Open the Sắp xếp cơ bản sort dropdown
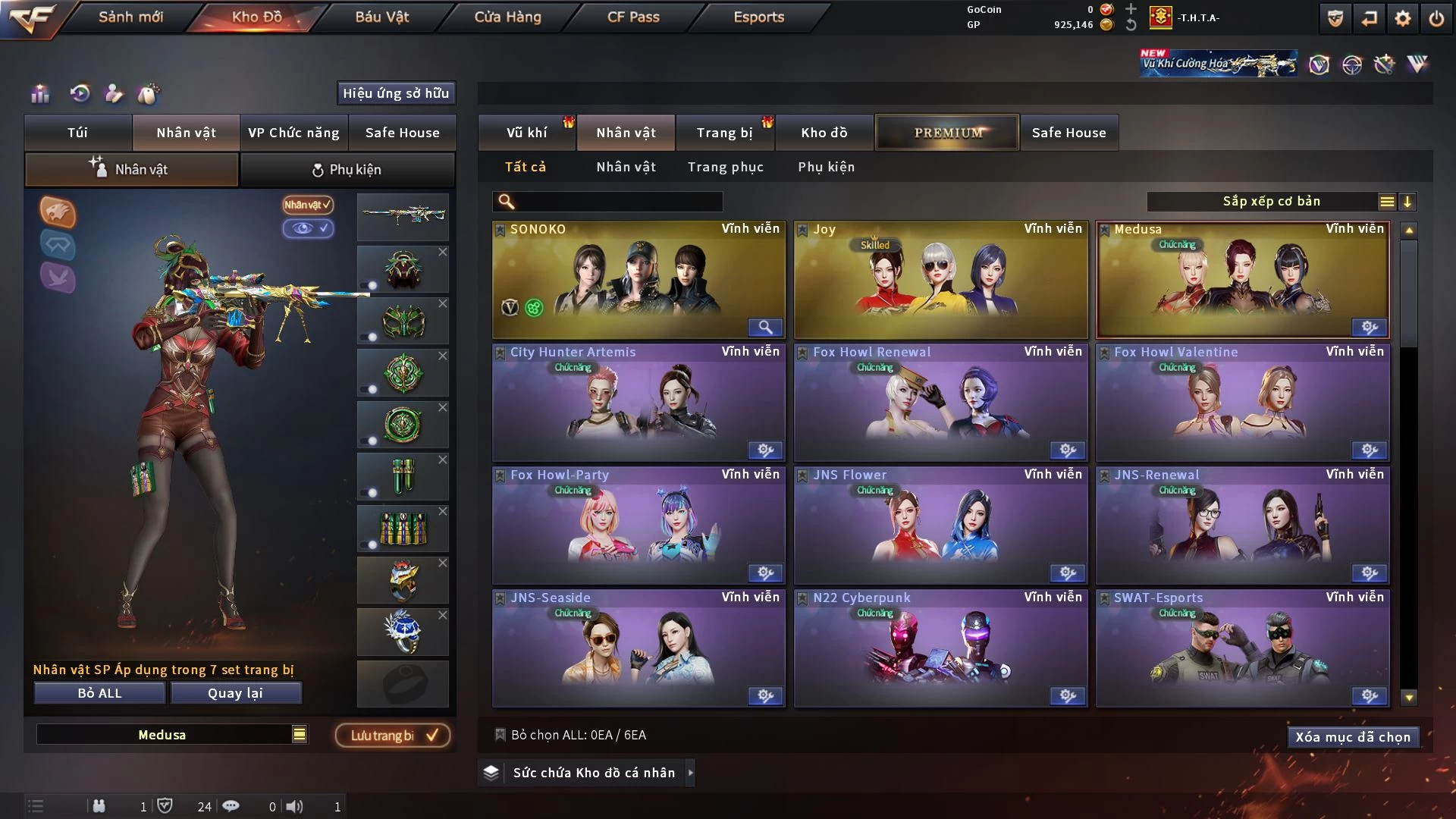Image resolution: width=1456 pixels, height=819 pixels. tap(1271, 202)
